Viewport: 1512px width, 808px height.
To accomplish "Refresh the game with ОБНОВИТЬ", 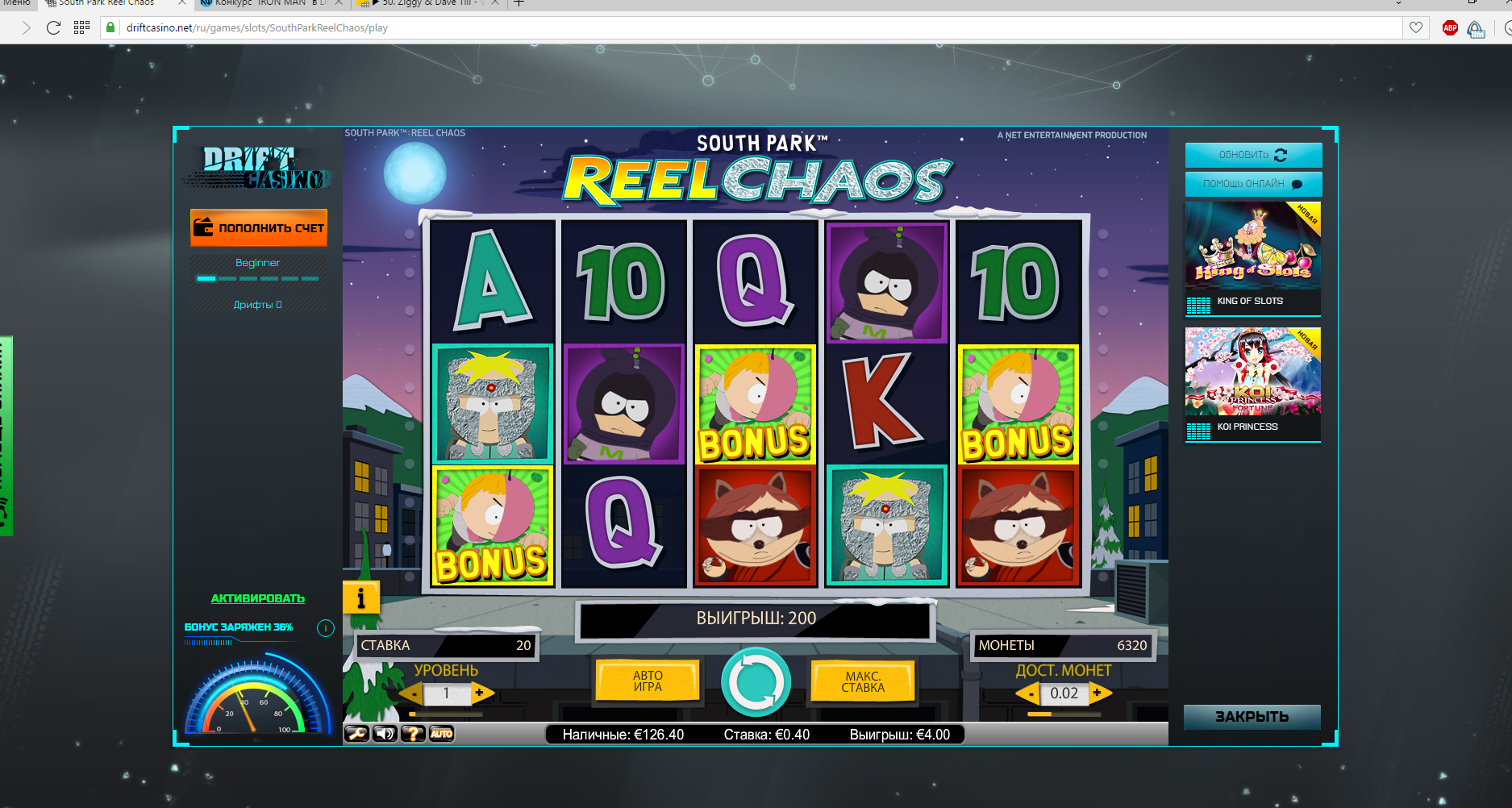I will [1253, 155].
